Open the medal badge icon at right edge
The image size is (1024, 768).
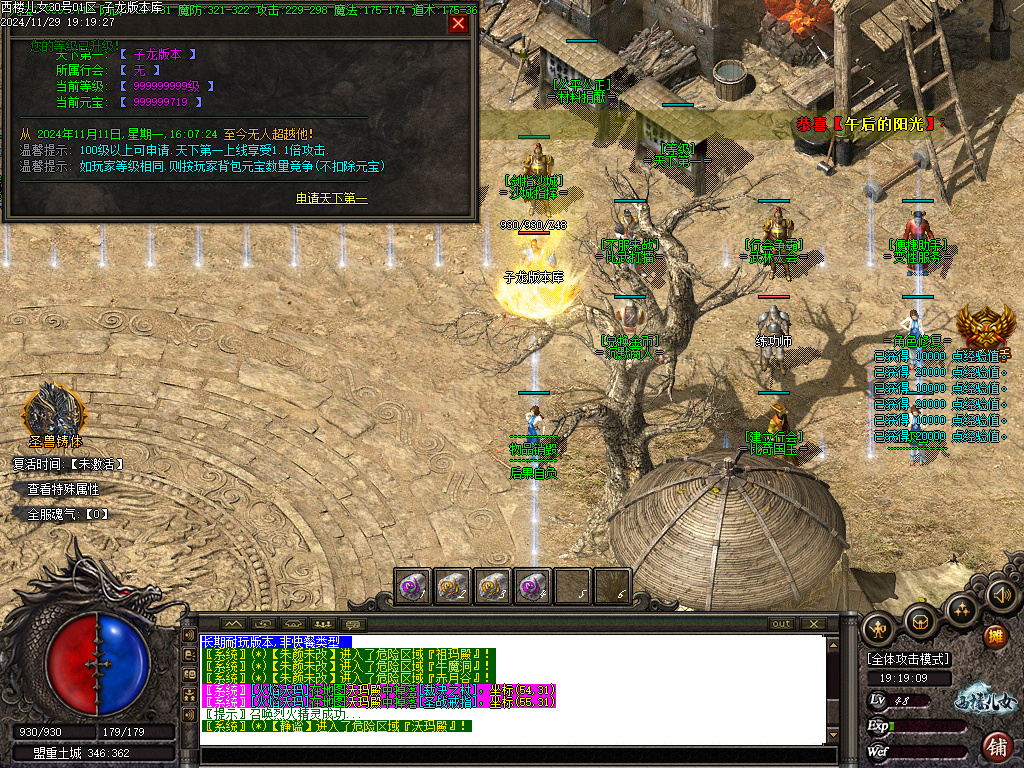[985, 326]
